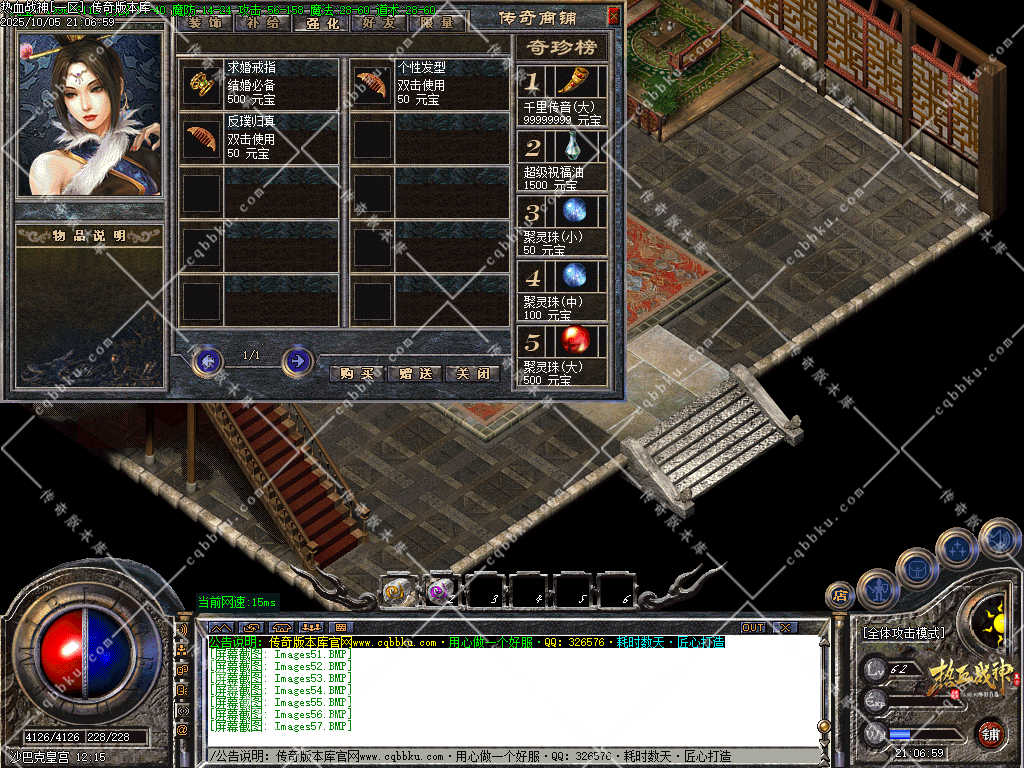Click the 关闭 close button
Image resolution: width=1024 pixels, height=768 pixels.
click(472, 374)
